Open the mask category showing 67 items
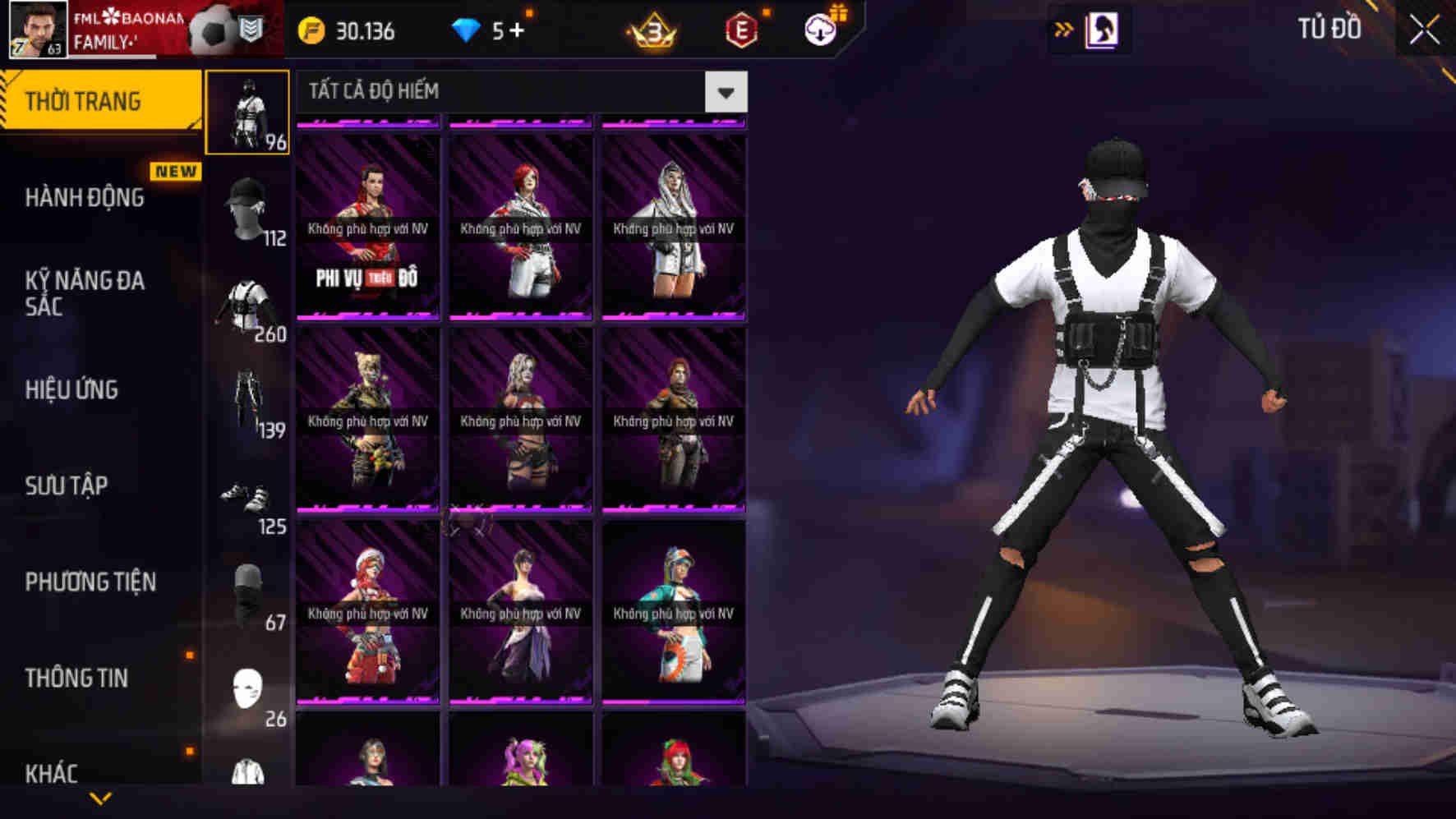This screenshot has width=1456, height=819. pyautogui.click(x=247, y=587)
